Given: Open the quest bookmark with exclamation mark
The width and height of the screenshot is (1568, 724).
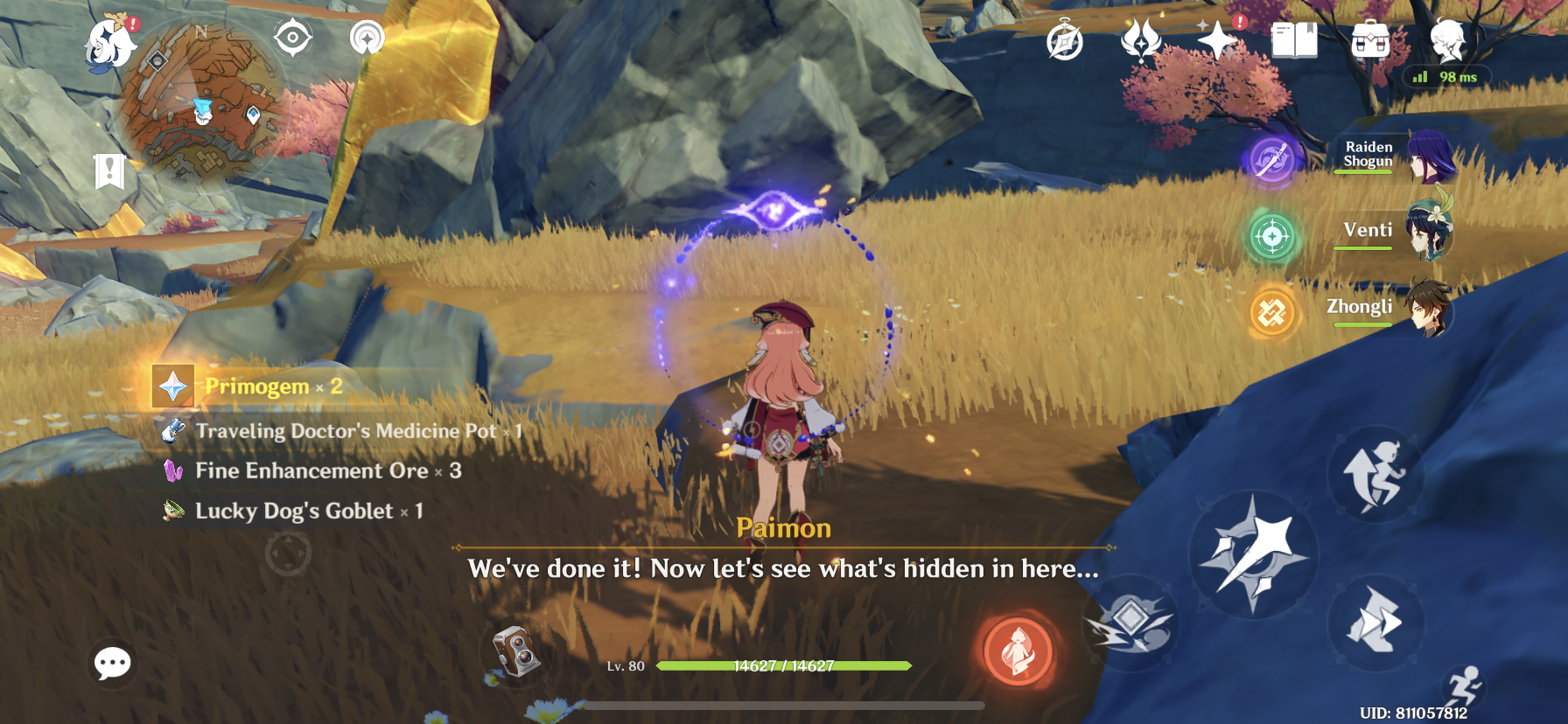Looking at the screenshot, I should pyautogui.click(x=109, y=171).
